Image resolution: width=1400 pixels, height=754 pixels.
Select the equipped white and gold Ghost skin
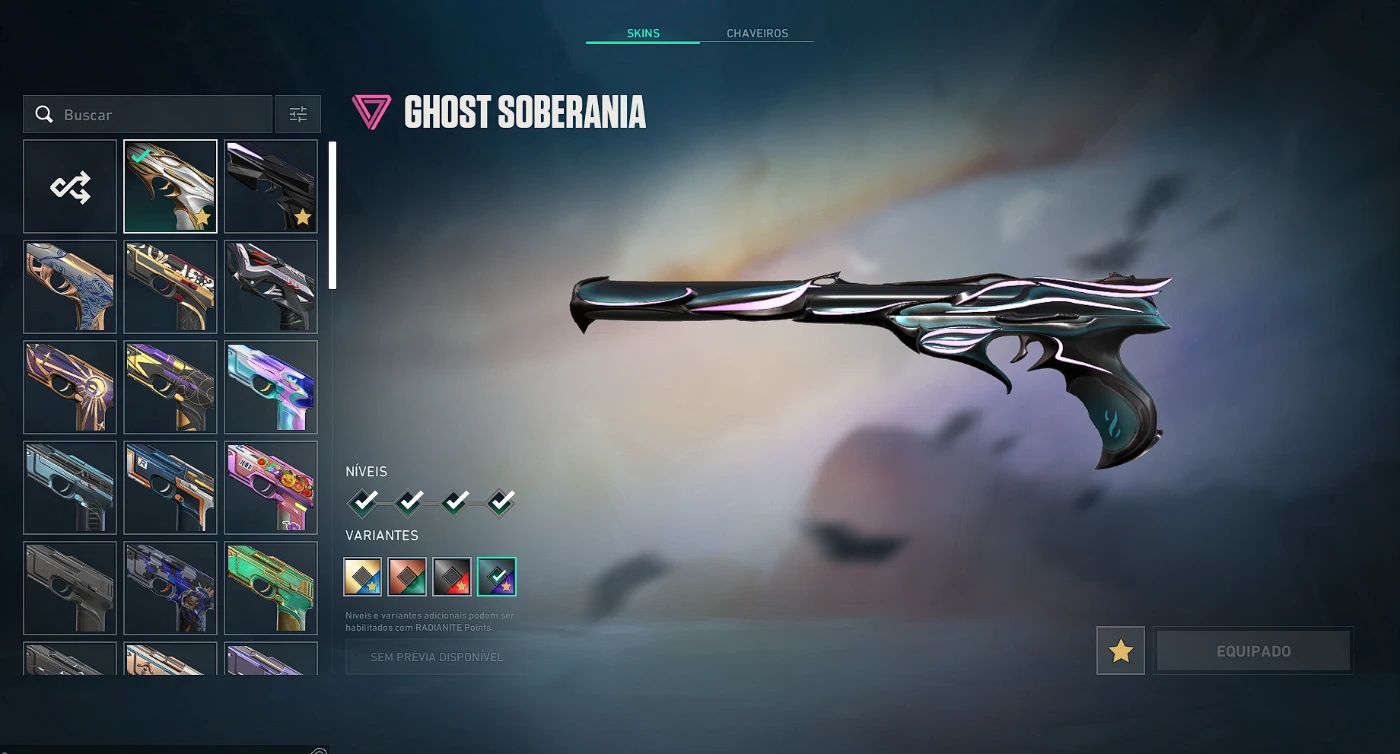click(170, 187)
